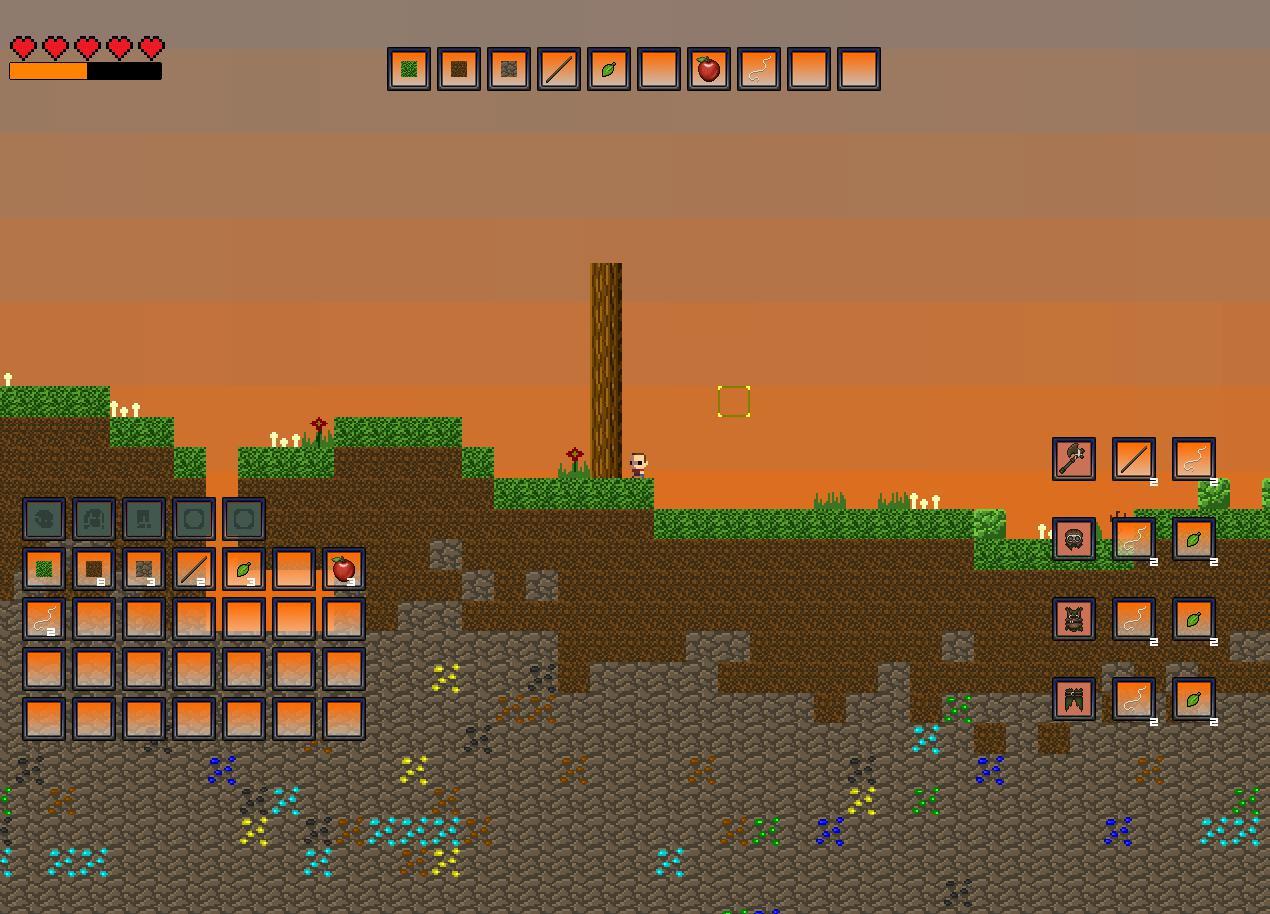1270x914 pixels.
Task: Select the string stack in the inventory grid
Action: [x=44, y=619]
